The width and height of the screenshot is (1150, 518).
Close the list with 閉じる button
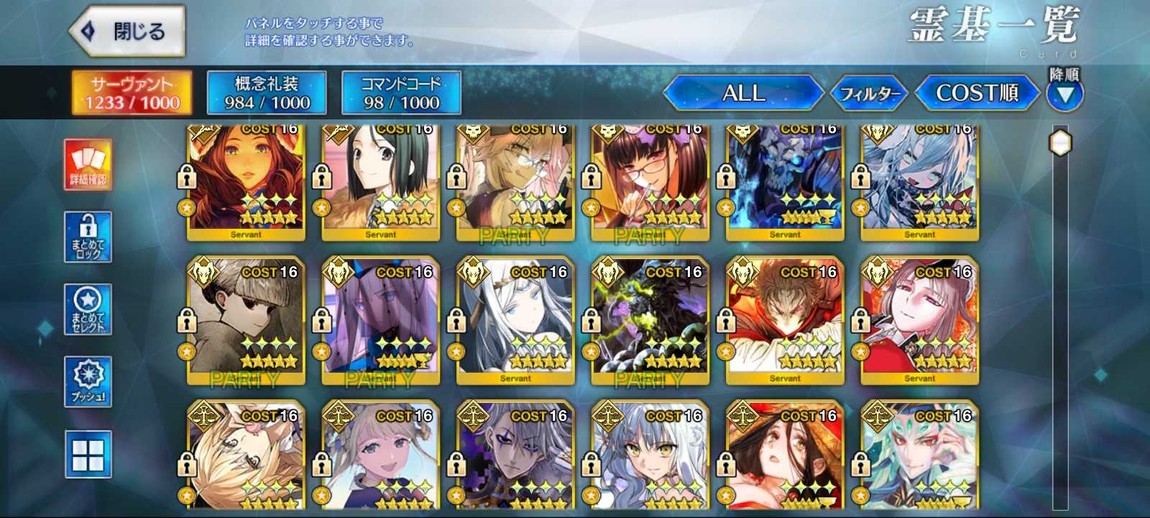[x=127, y=32]
